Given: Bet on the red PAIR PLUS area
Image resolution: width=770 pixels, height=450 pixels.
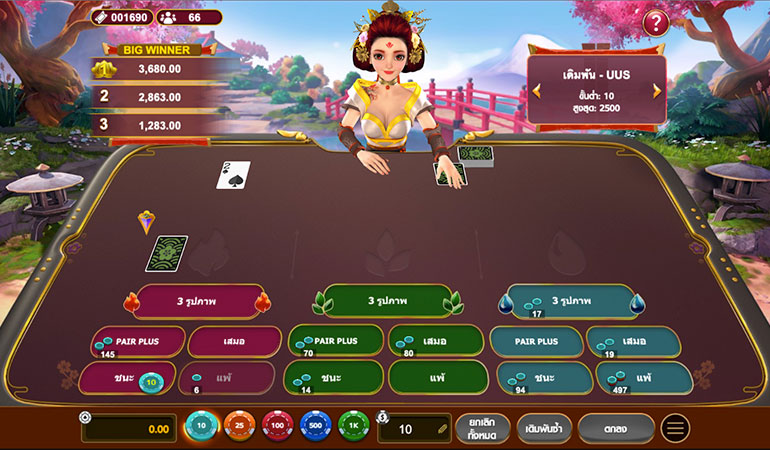Looking at the screenshot, I should click(x=137, y=341).
